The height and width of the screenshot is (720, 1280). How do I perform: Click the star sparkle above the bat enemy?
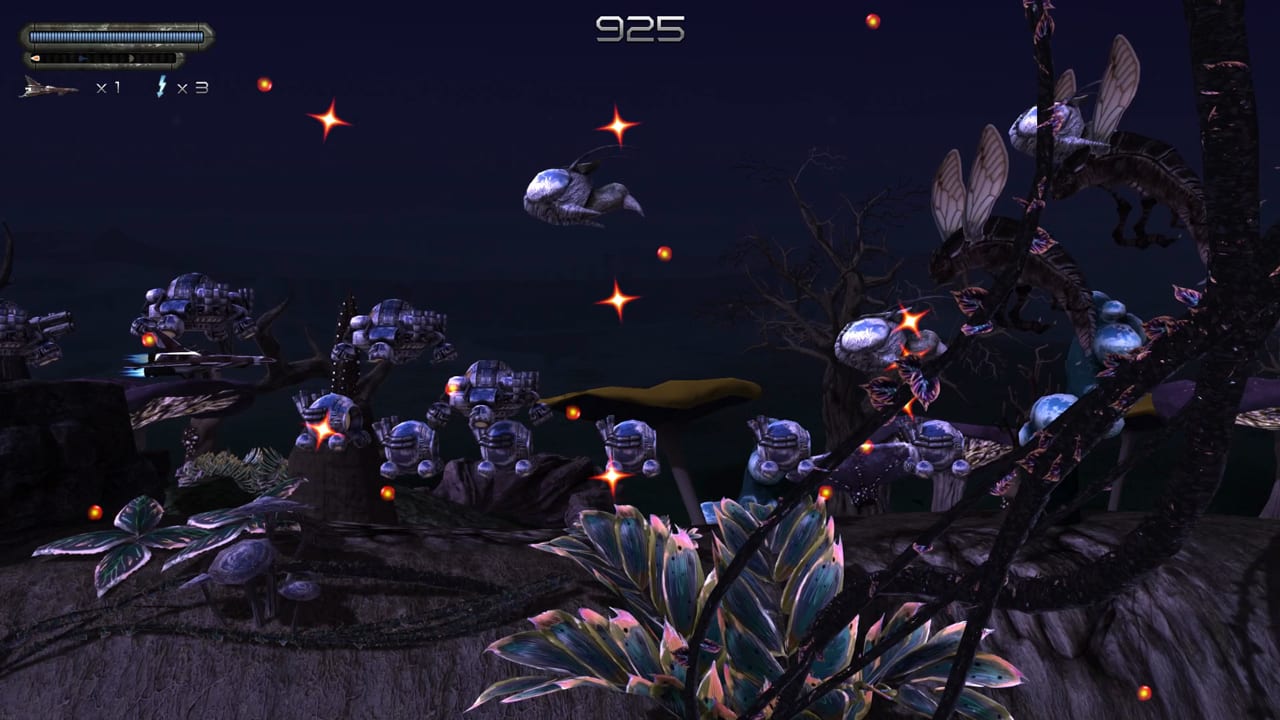pyautogui.click(x=619, y=126)
